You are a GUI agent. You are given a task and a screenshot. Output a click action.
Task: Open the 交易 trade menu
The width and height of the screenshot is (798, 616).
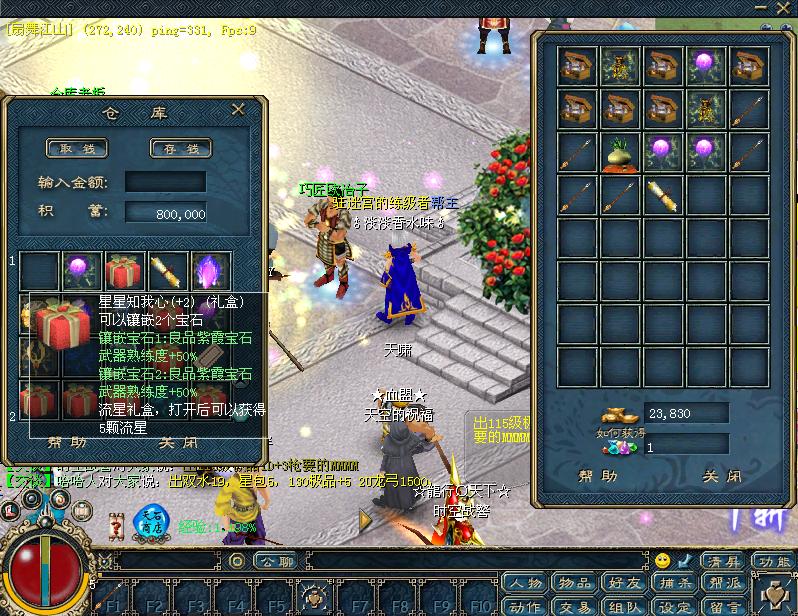(575, 605)
